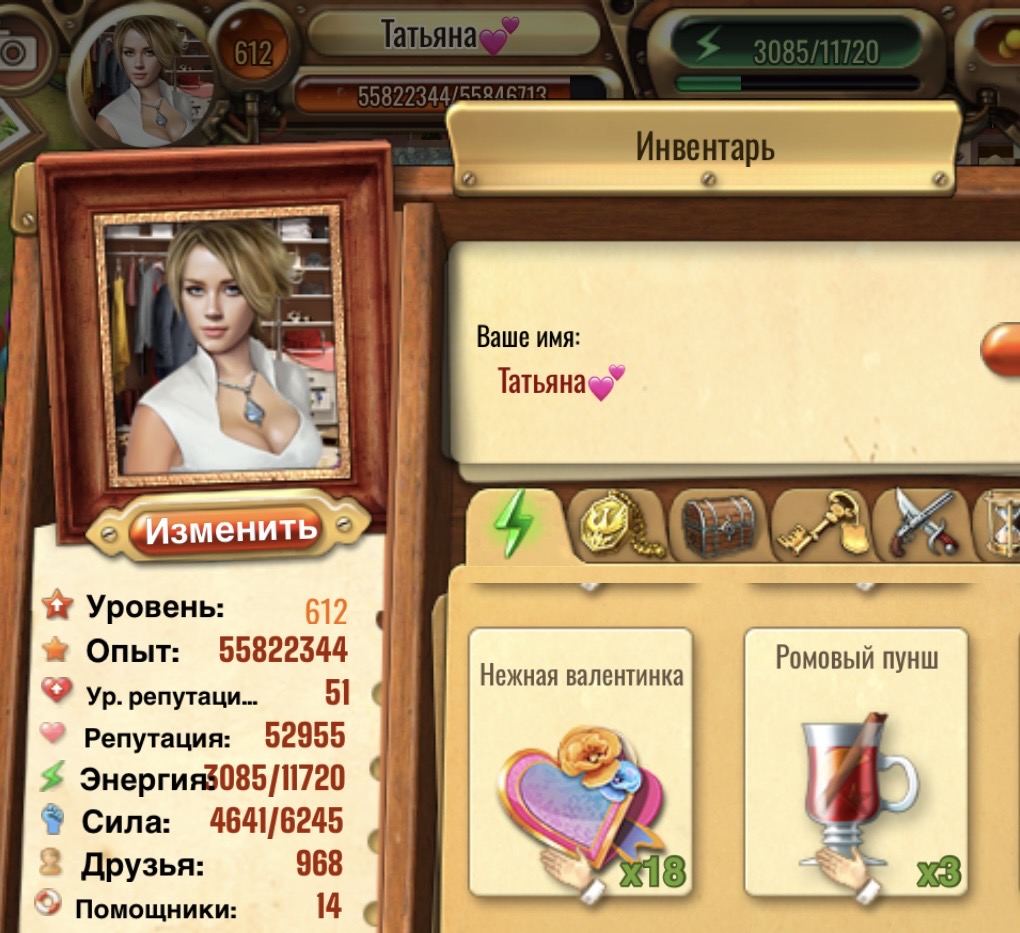Choose the Ромовый пунш item card

pyautogui.click(x=856, y=762)
